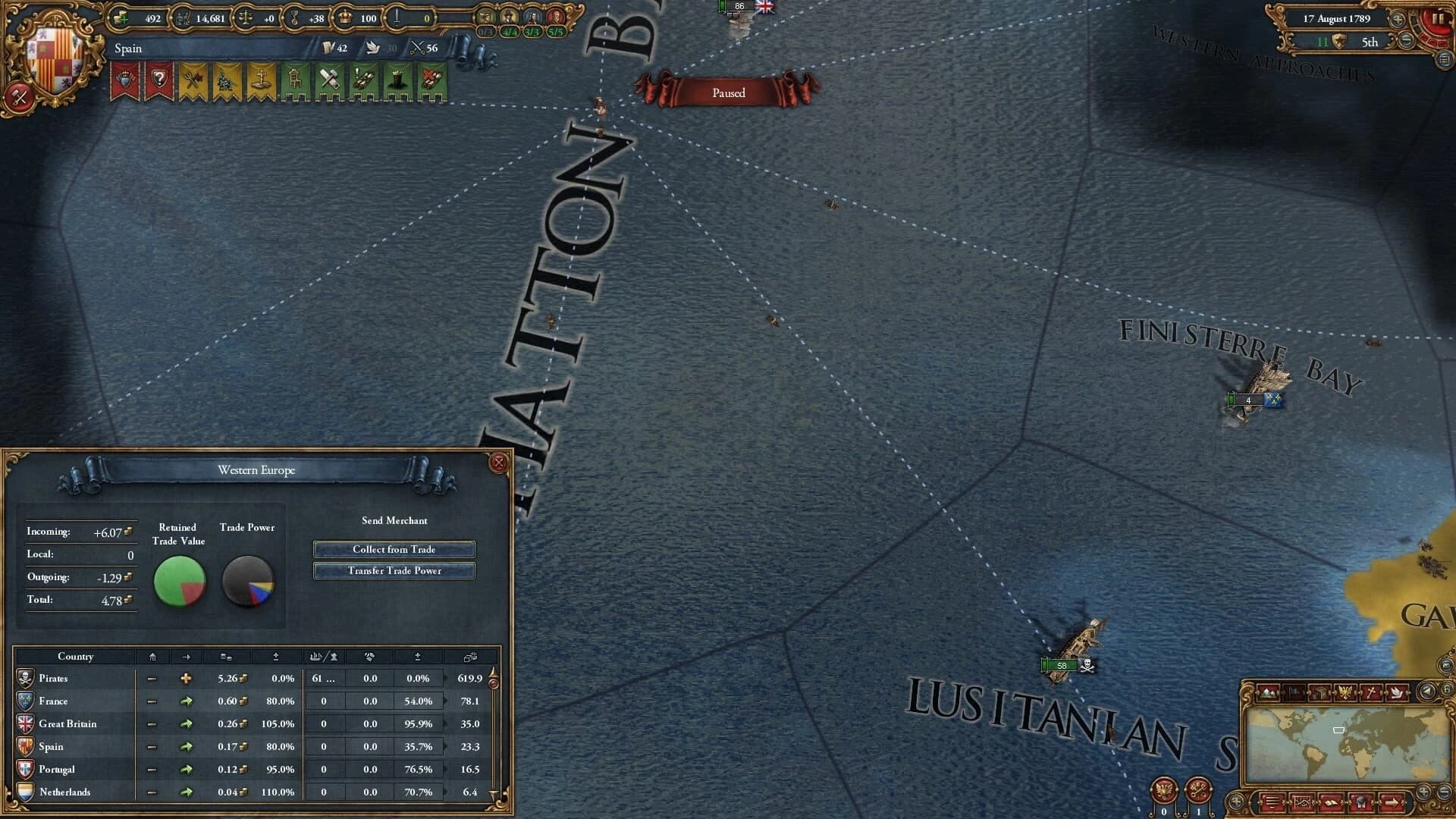Expand extra mapmodes with the plus medallion
Screen dimensions: 1456x819
point(1236,802)
